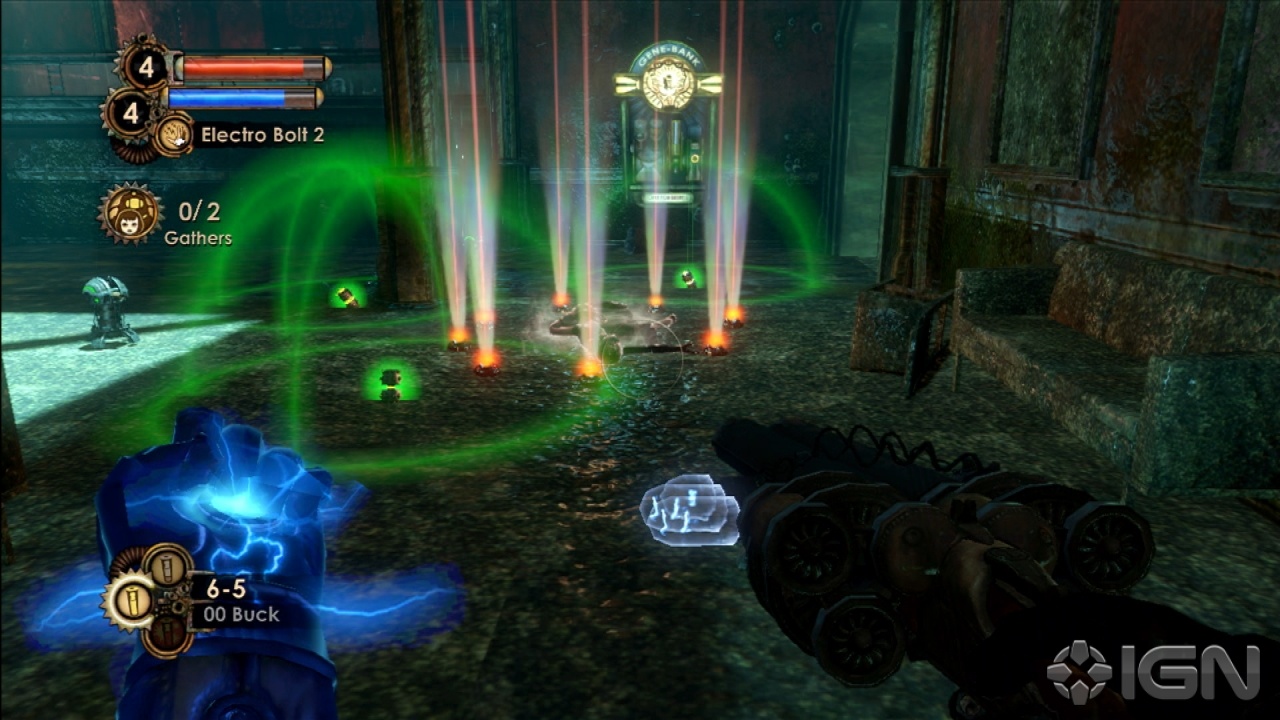Click the IGN logo watermark

click(1153, 672)
